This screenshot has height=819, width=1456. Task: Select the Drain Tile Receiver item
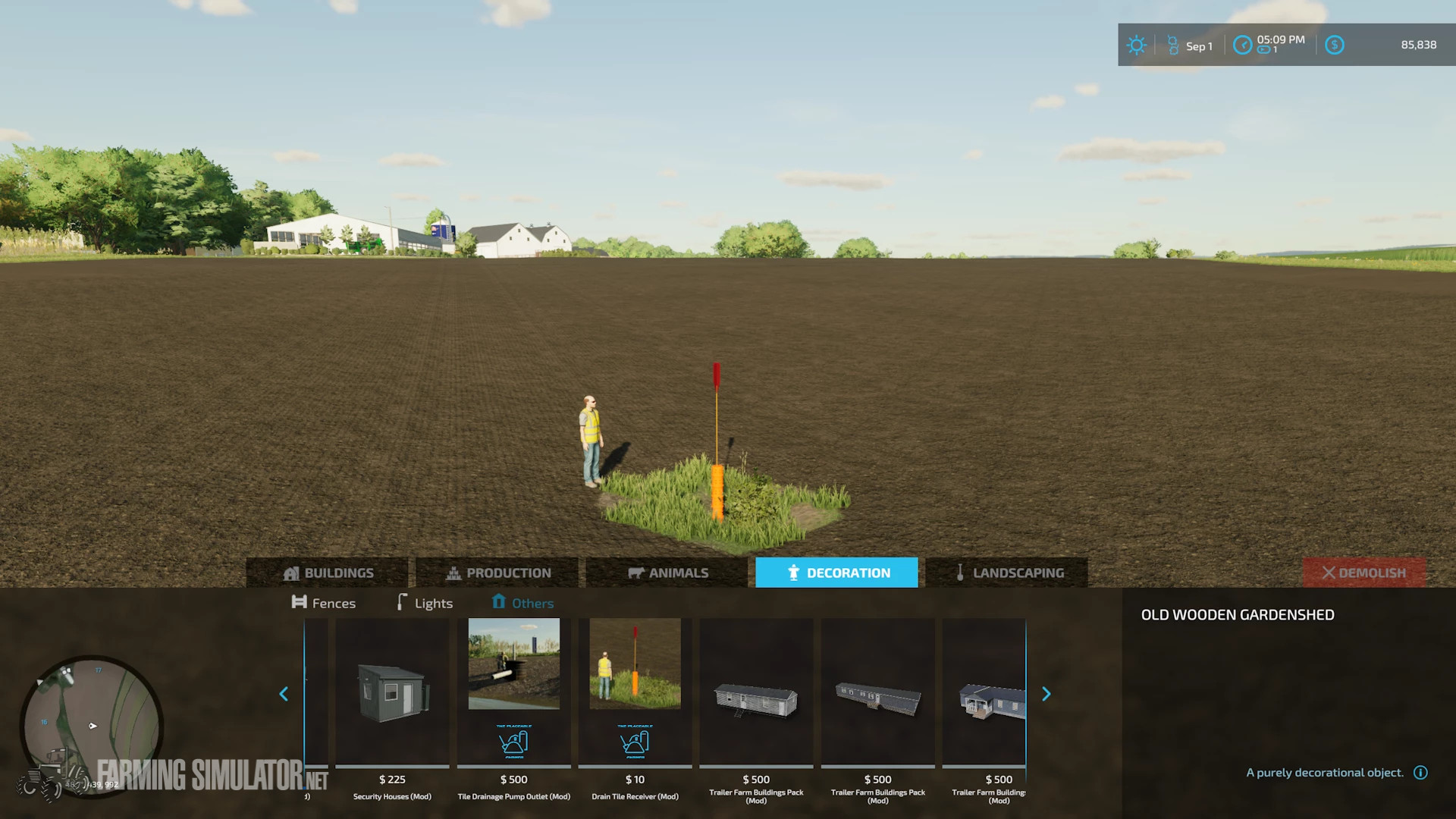tap(634, 701)
